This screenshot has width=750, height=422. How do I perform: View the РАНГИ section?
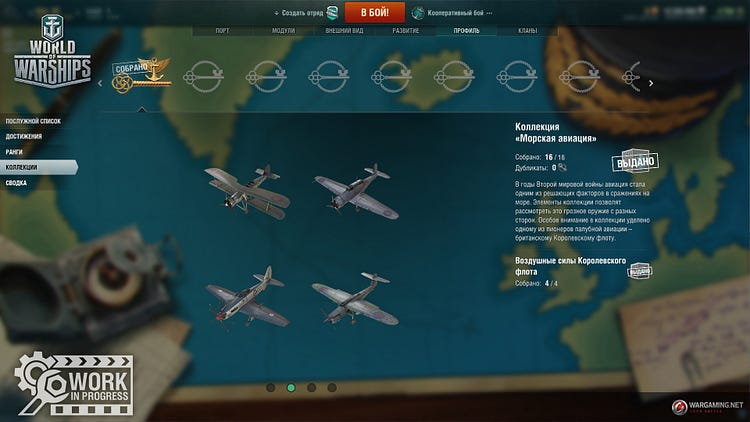(x=15, y=152)
